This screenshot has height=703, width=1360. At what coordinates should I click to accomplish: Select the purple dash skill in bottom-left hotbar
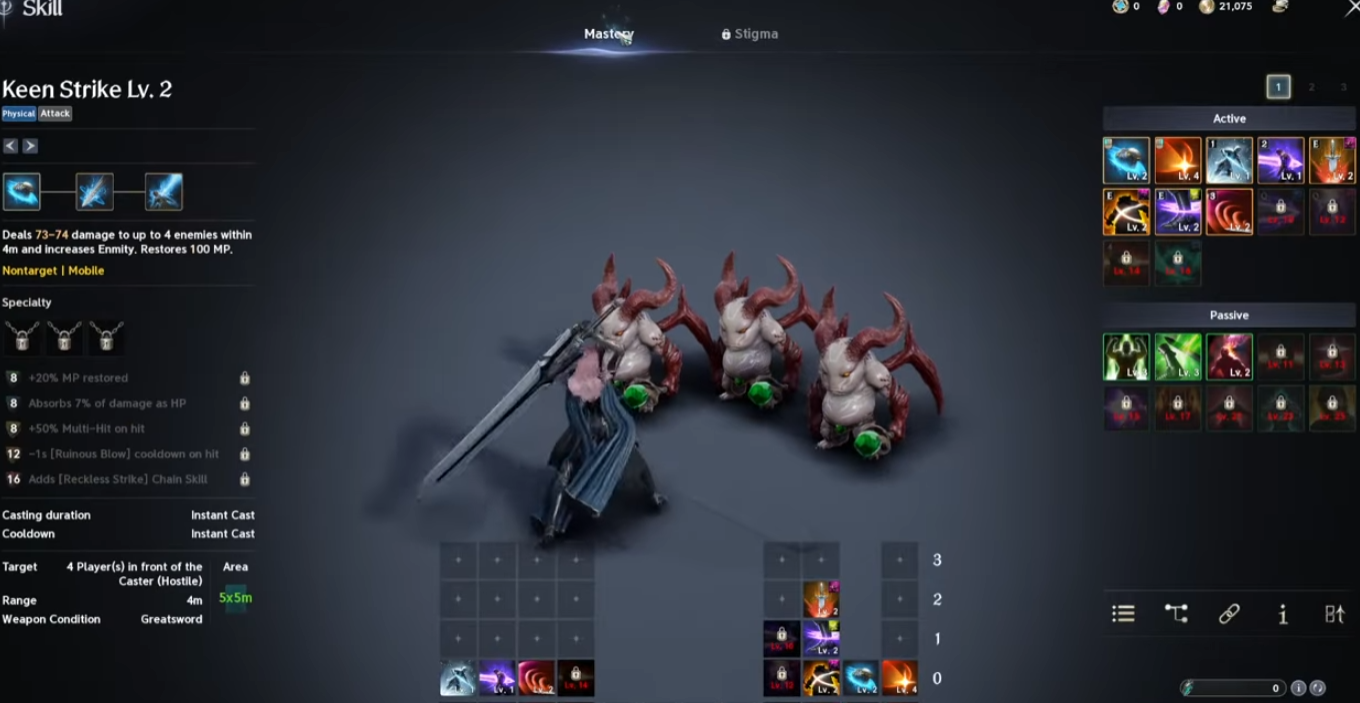[x=497, y=678]
